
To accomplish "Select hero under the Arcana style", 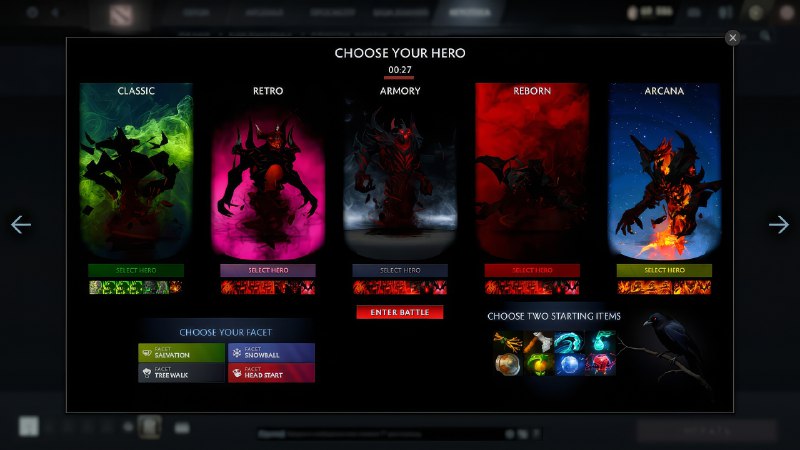I will point(664,270).
